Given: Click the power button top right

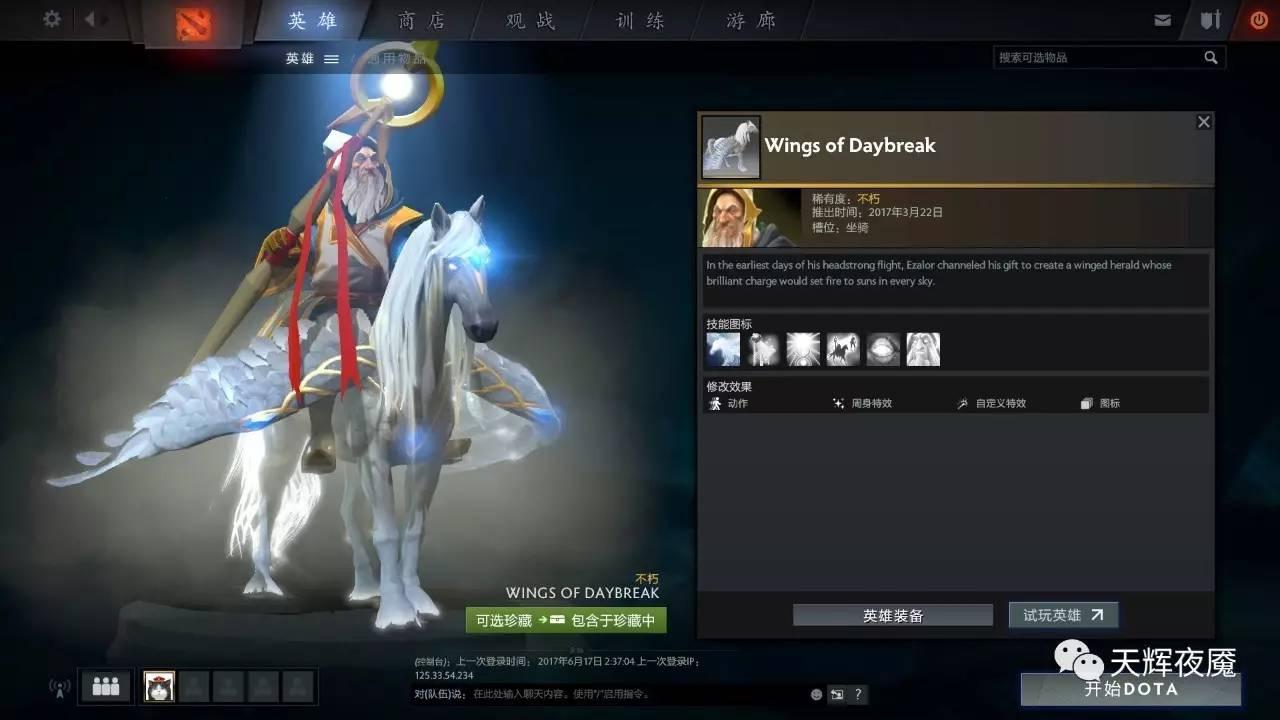Looking at the screenshot, I should tap(1258, 19).
